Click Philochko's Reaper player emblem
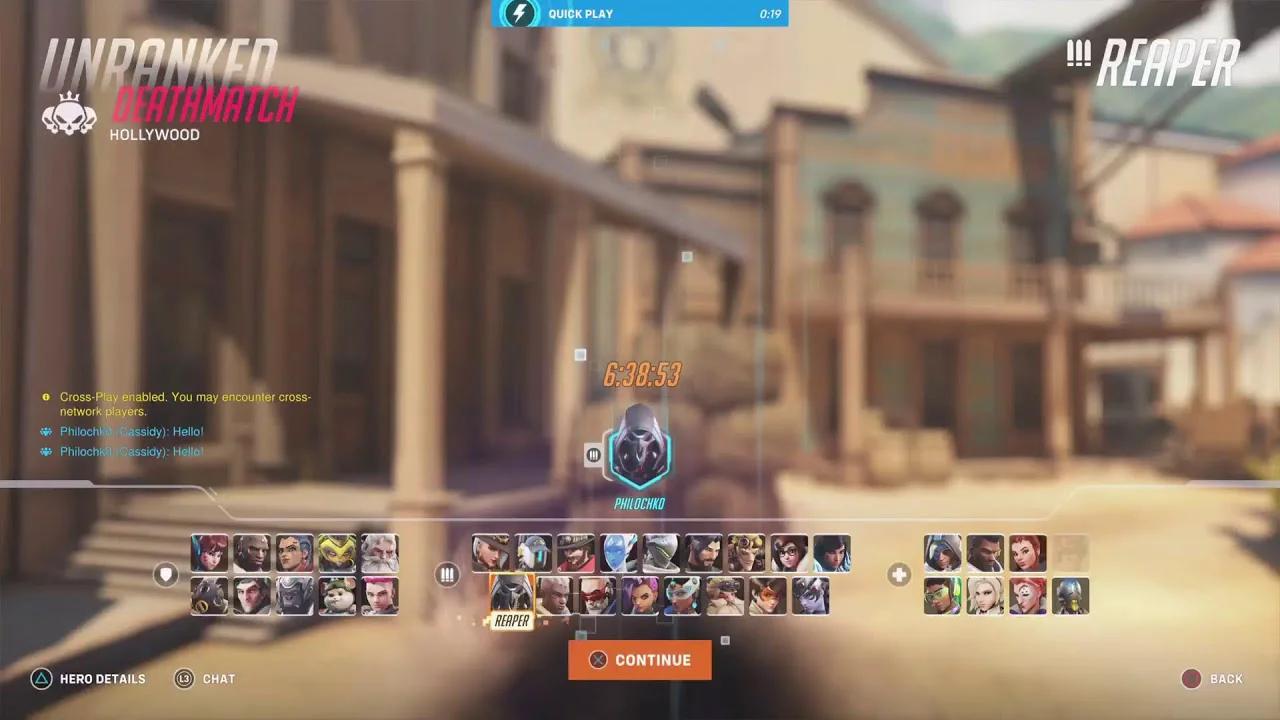 [x=640, y=455]
